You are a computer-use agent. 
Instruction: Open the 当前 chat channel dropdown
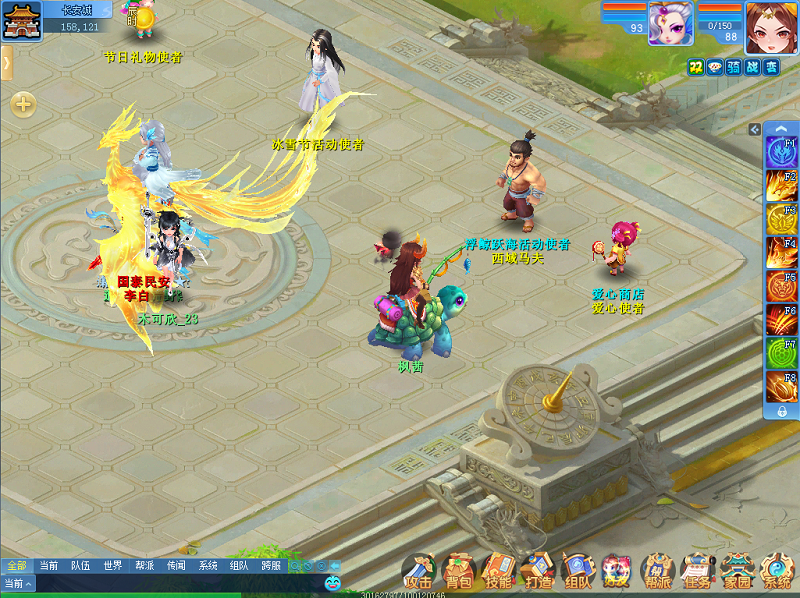[18, 583]
